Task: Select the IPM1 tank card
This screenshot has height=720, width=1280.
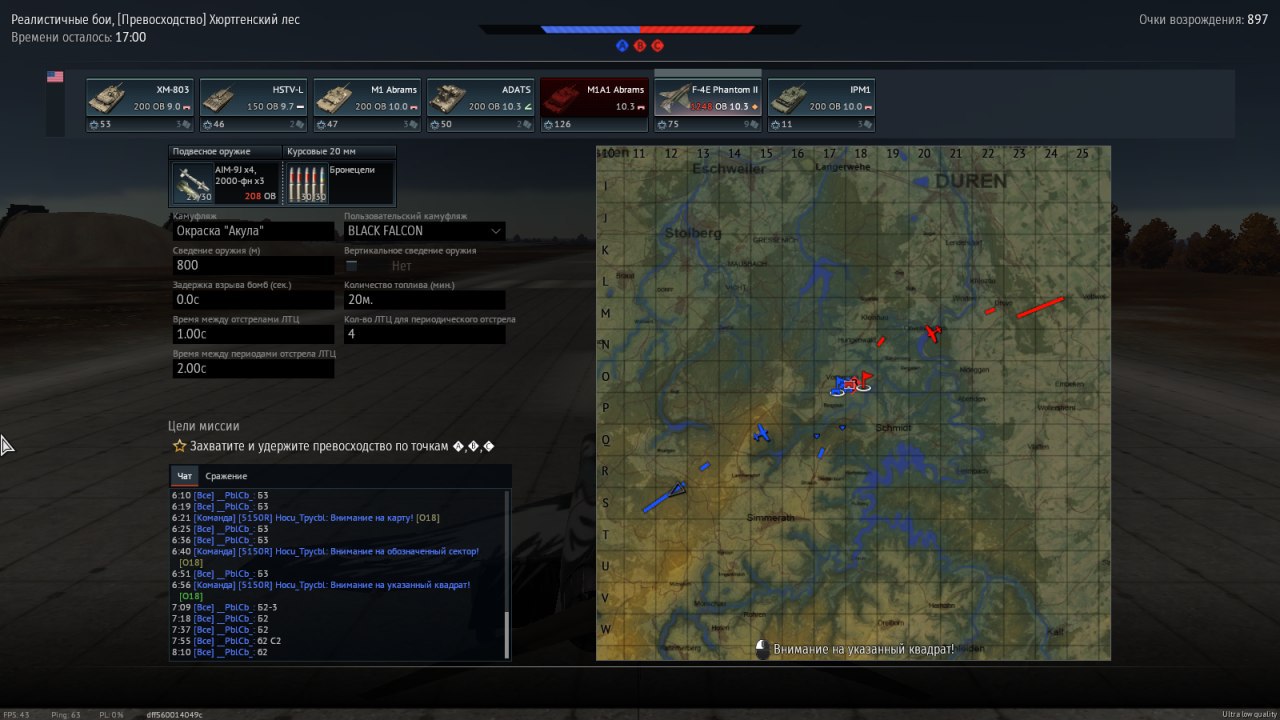Action: 821,105
